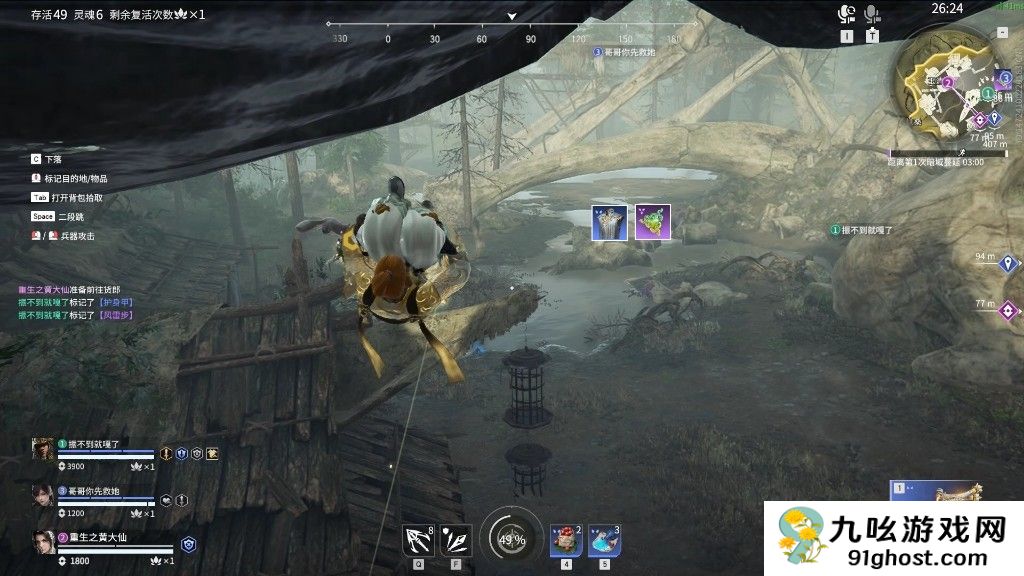Toggle the microphone icon

(x=872, y=14)
